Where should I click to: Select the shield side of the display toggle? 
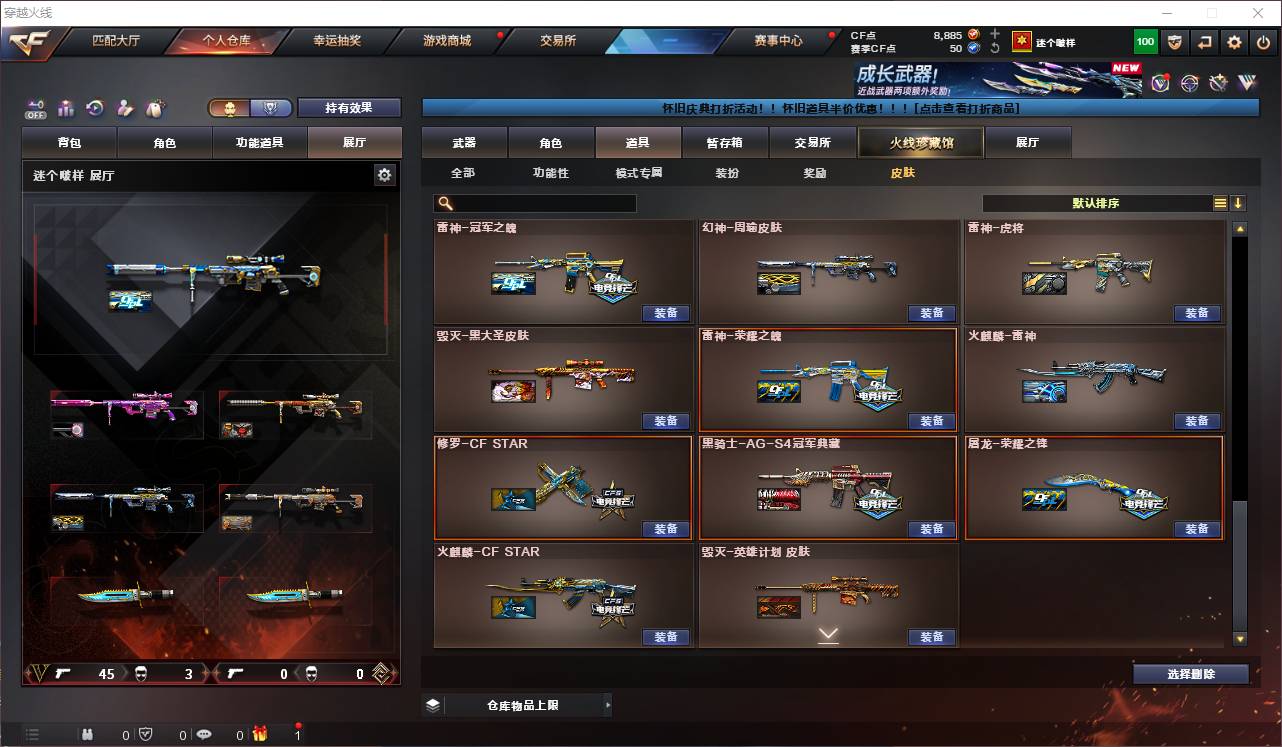point(269,108)
